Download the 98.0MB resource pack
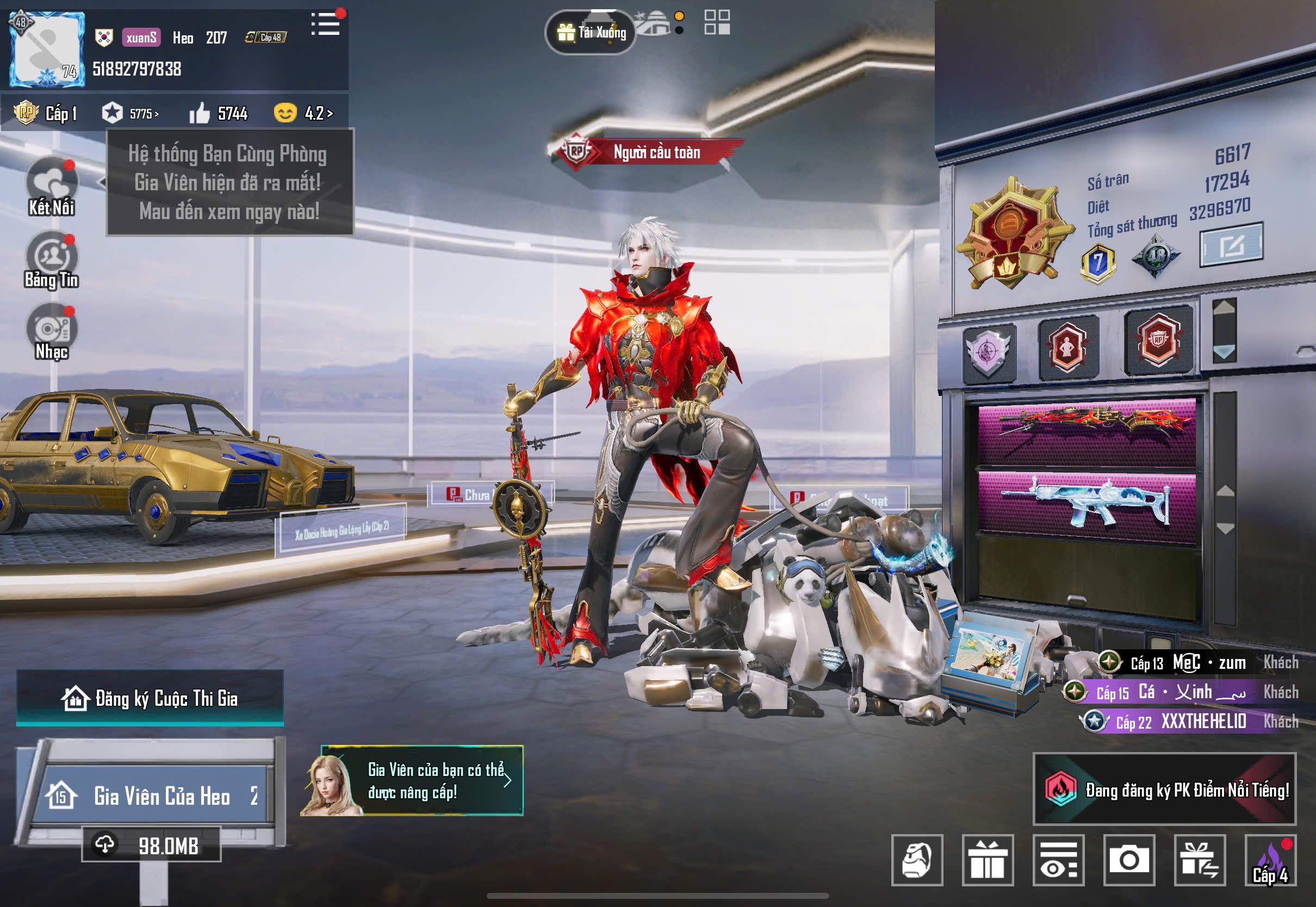 [151, 845]
